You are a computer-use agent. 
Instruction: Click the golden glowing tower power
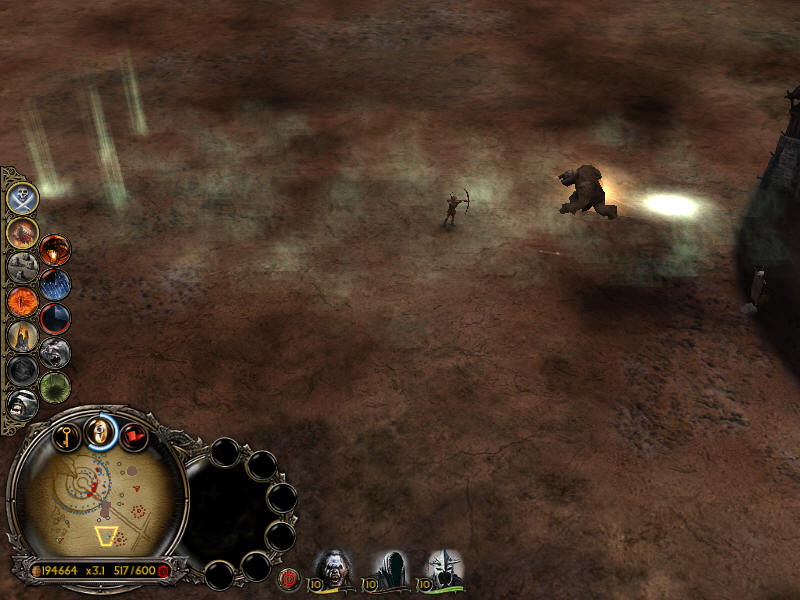point(22,336)
